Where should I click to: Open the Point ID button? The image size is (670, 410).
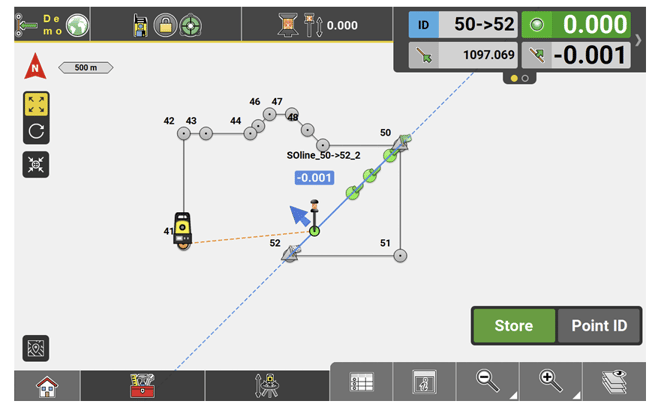(x=599, y=325)
